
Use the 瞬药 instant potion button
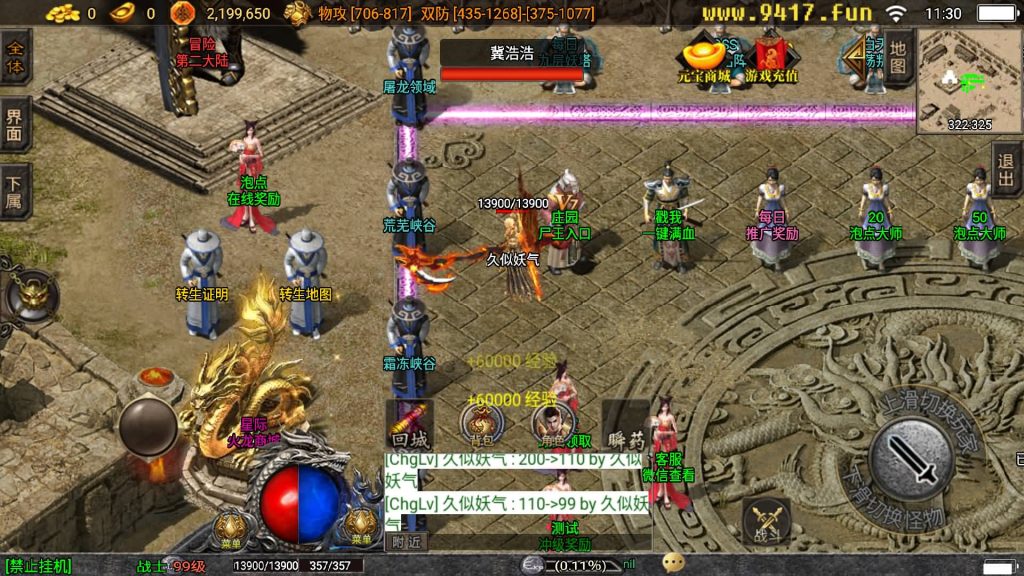(625, 426)
